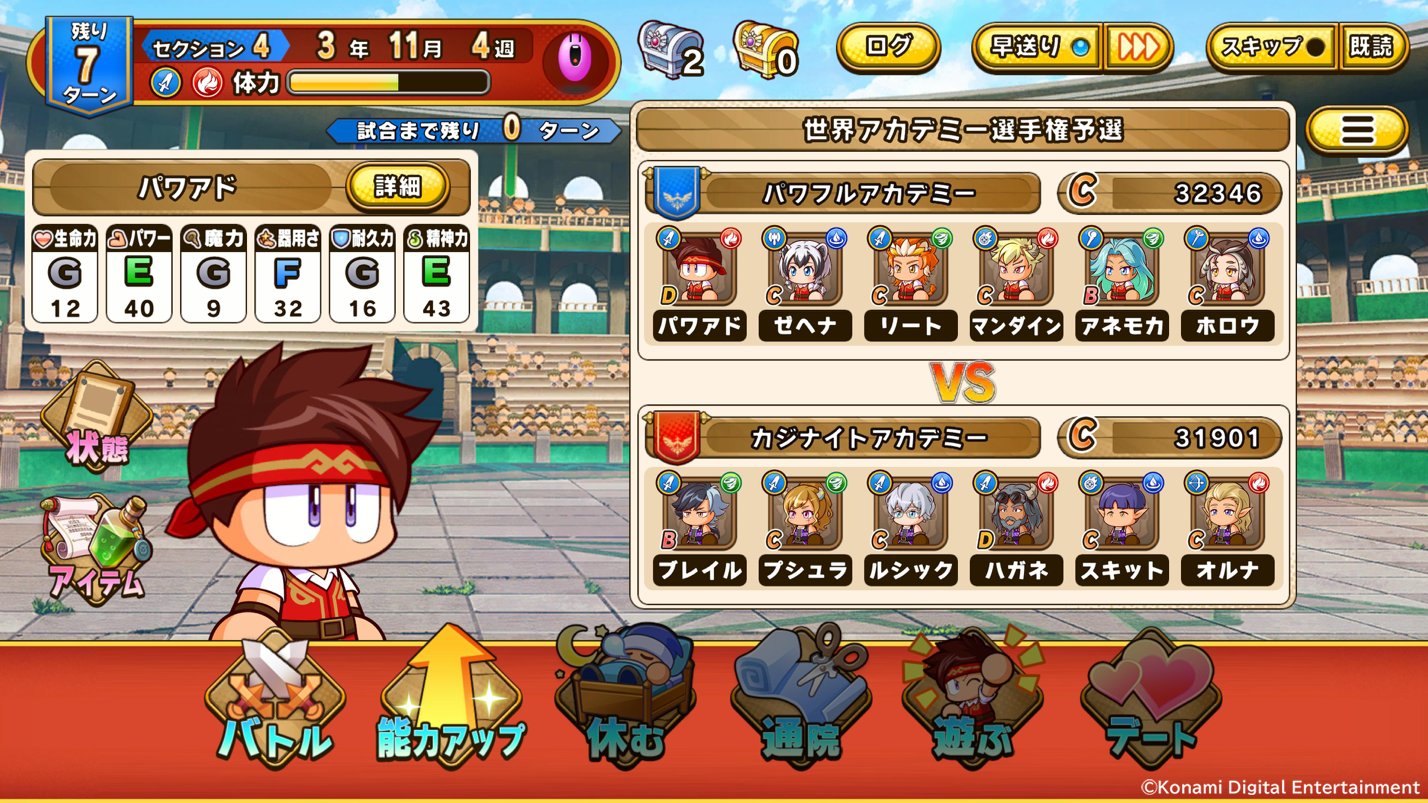Screen dimensions: 1428x803
Task: Open the ログ log button
Action: click(888, 47)
